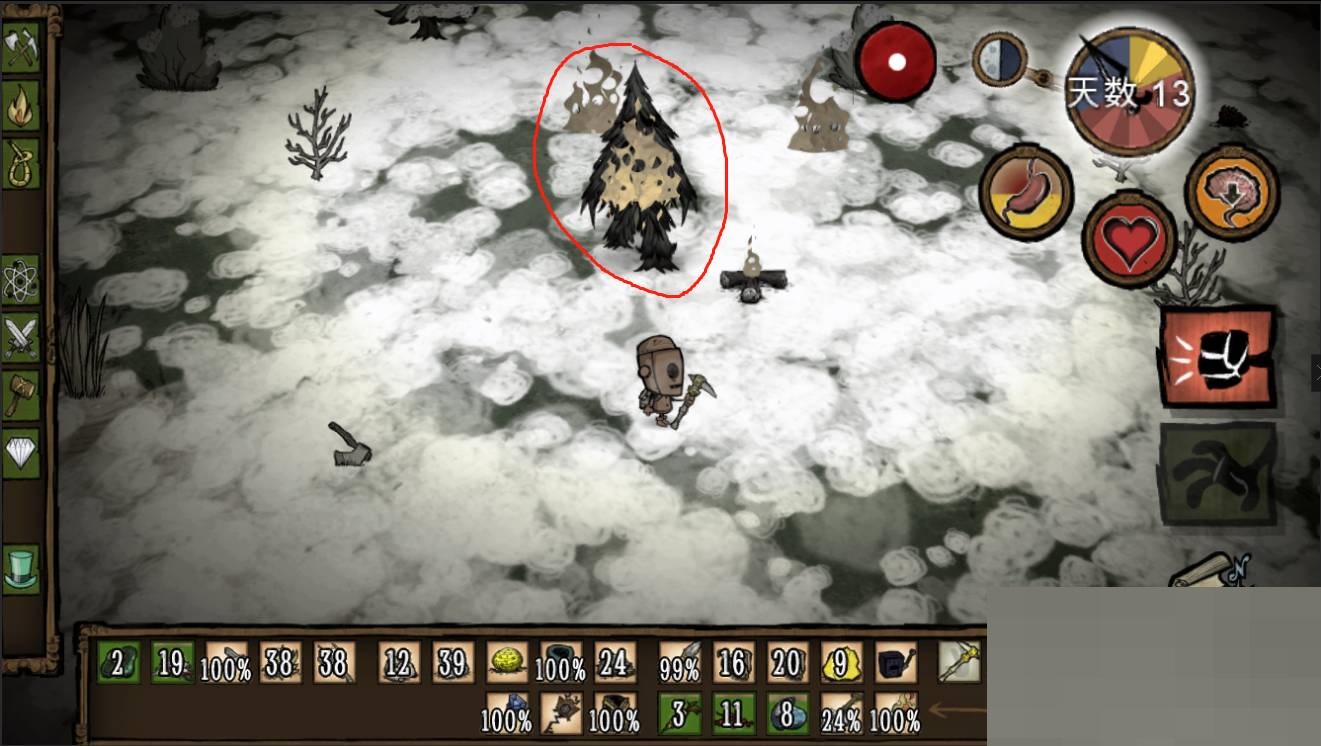This screenshot has width=1321, height=746.
Task: Select the equipped golden pickaxe slot
Action: click(x=958, y=662)
